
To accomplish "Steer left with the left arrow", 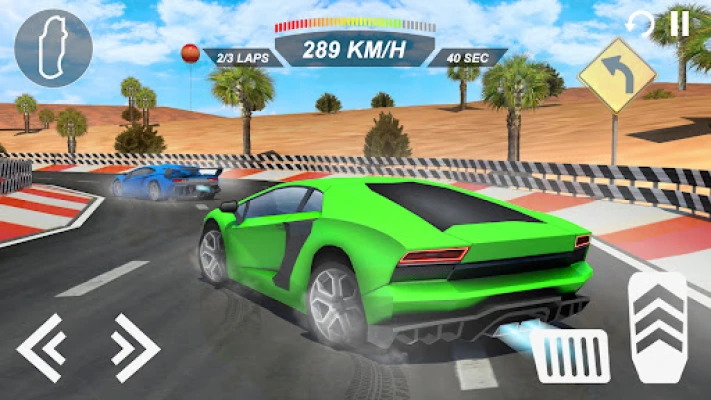I will pos(42,347).
